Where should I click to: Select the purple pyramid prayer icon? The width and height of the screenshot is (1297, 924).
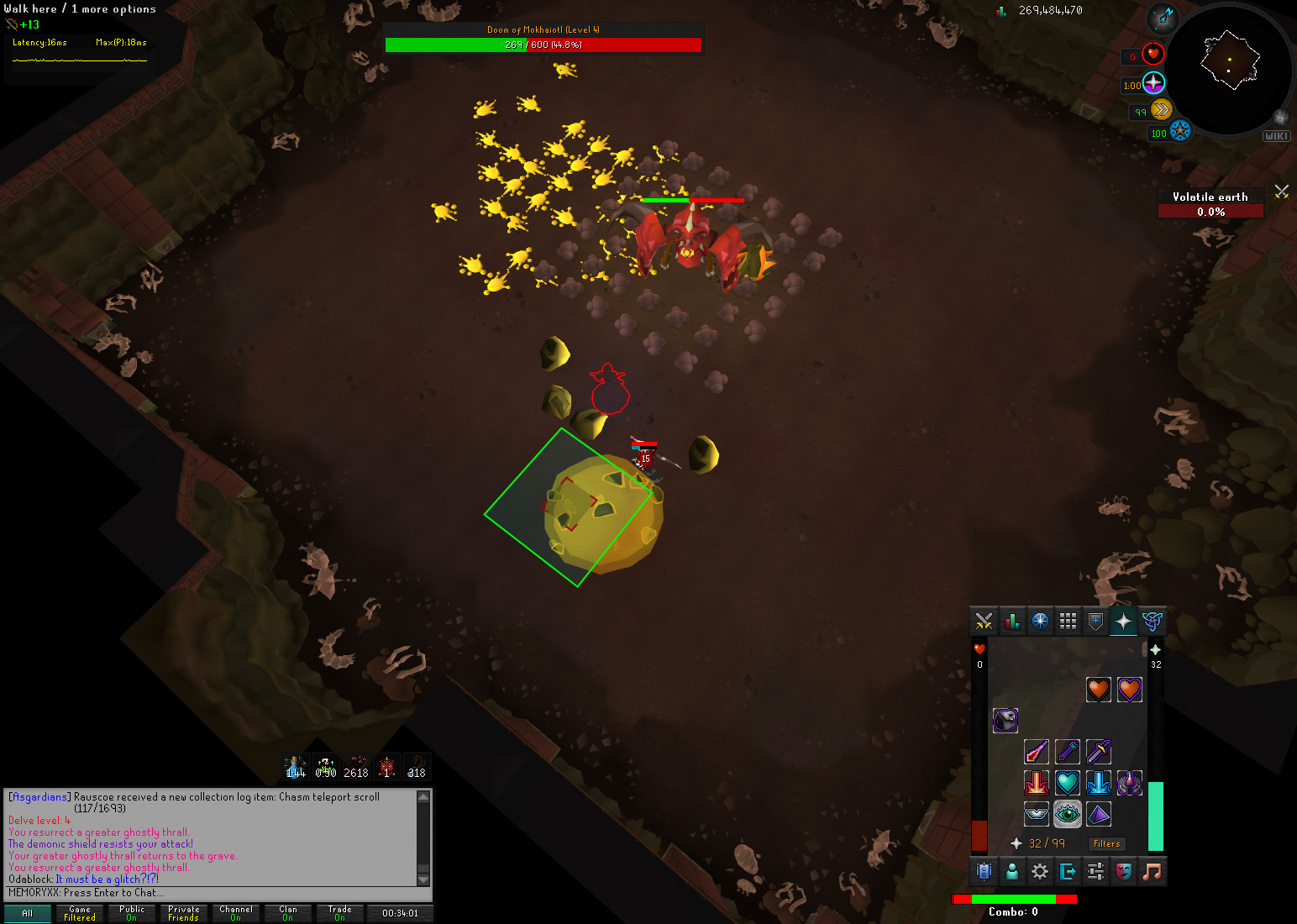coord(1098,814)
